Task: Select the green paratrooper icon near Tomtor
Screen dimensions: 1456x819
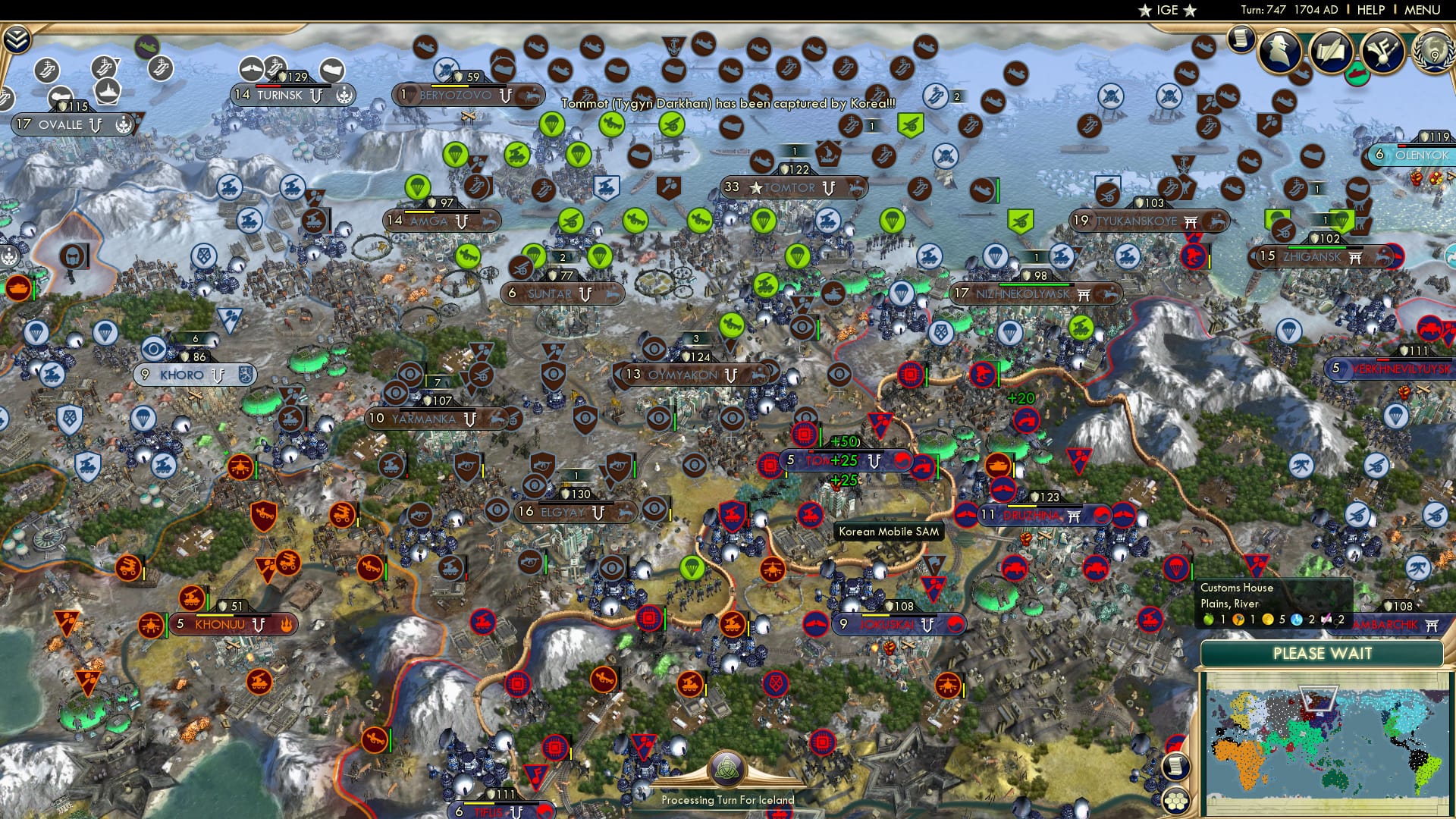Action: click(764, 221)
